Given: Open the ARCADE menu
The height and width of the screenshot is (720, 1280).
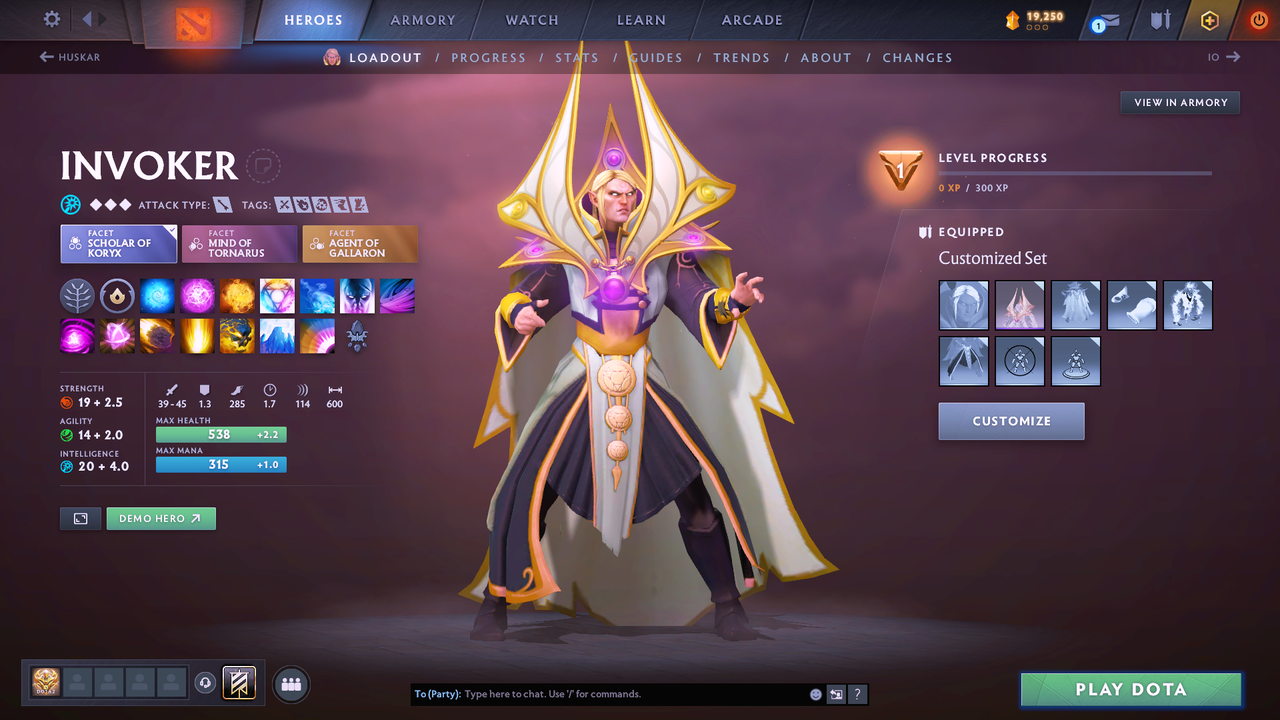Looking at the screenshot, I should coord(751,20).
